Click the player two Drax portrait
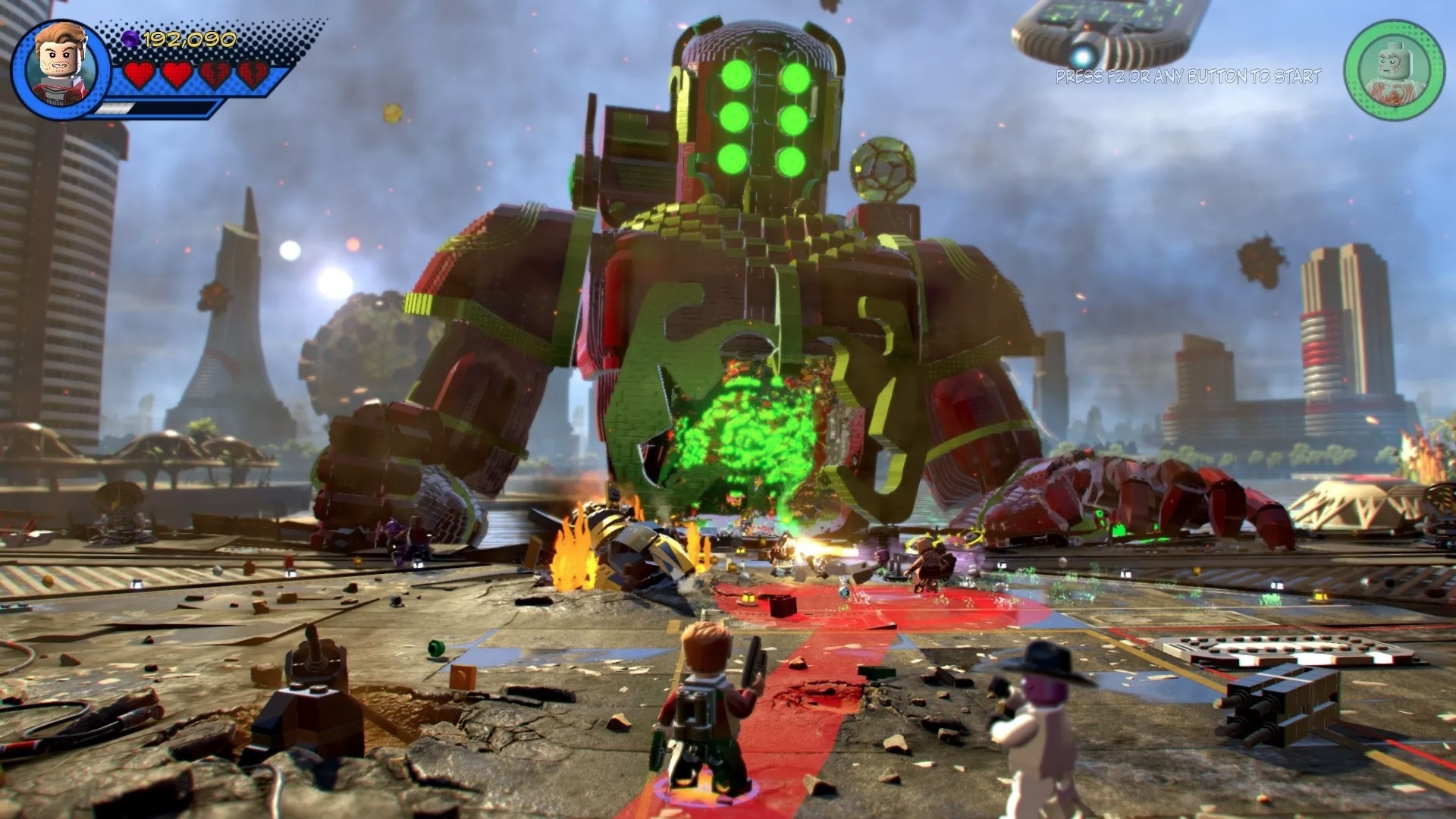 (1394, 70)
